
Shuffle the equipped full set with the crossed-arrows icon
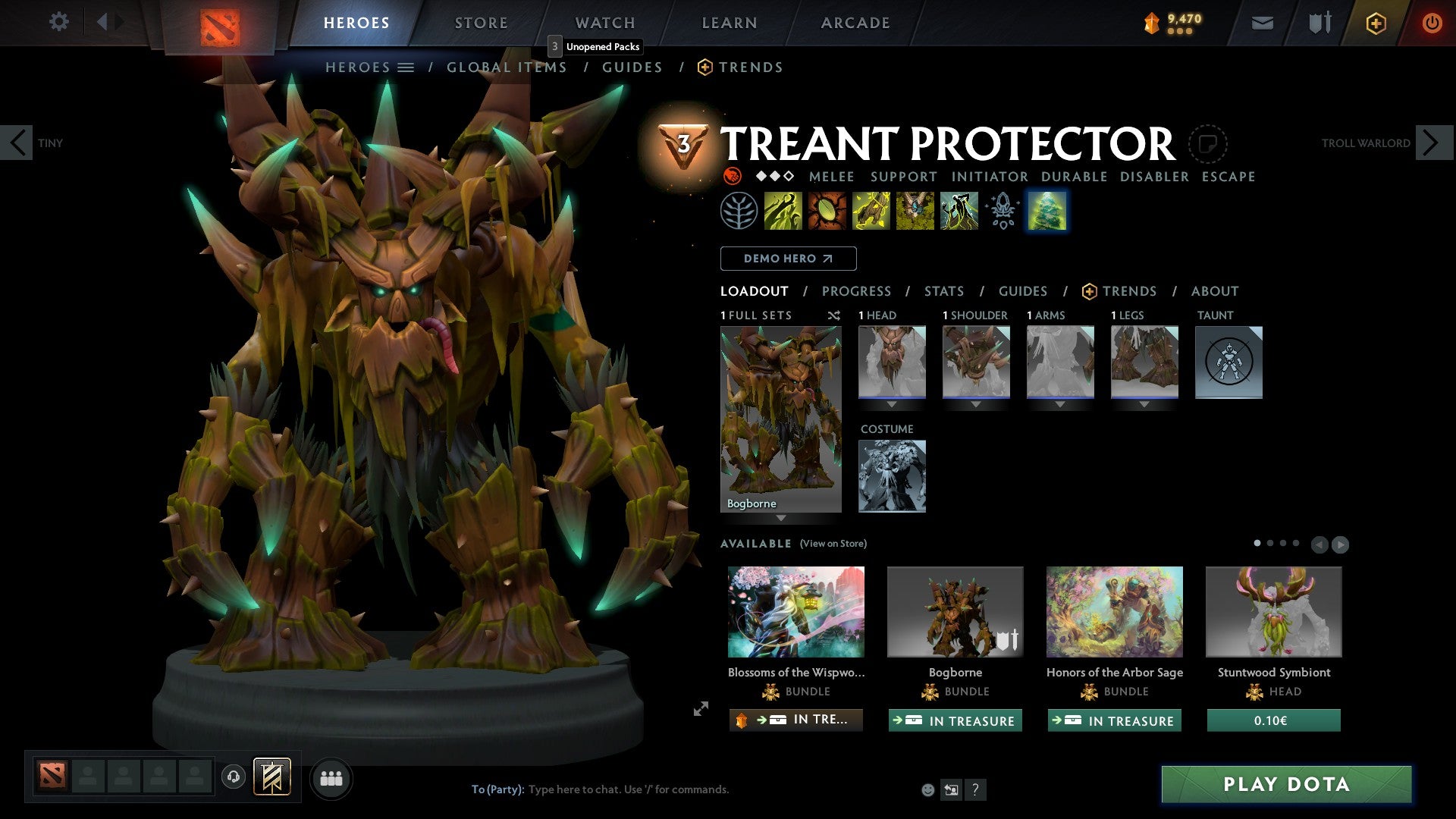point(833,315)
